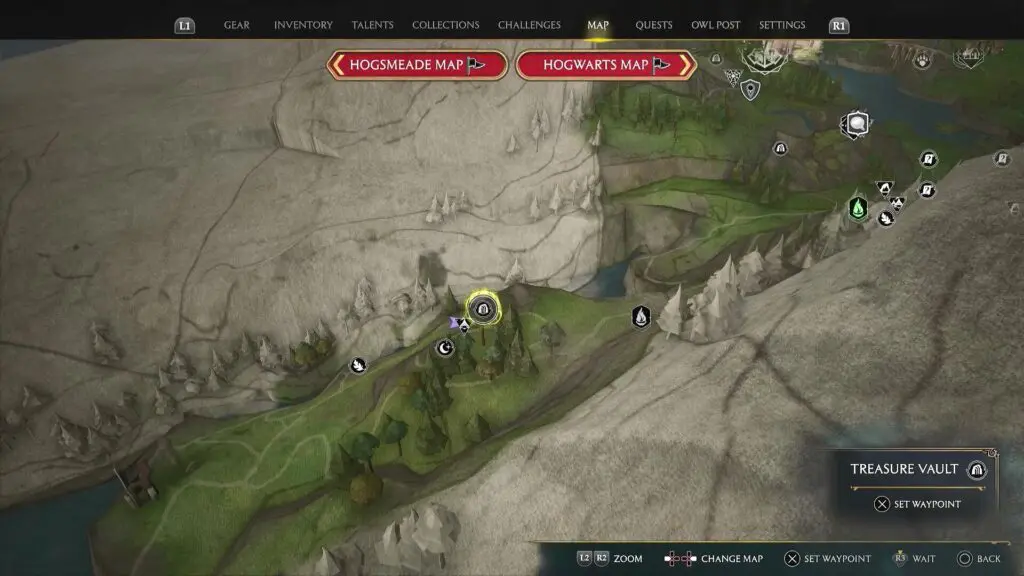
Task: Switch to the Hogsmeade Map
Action: pos(416,65)
